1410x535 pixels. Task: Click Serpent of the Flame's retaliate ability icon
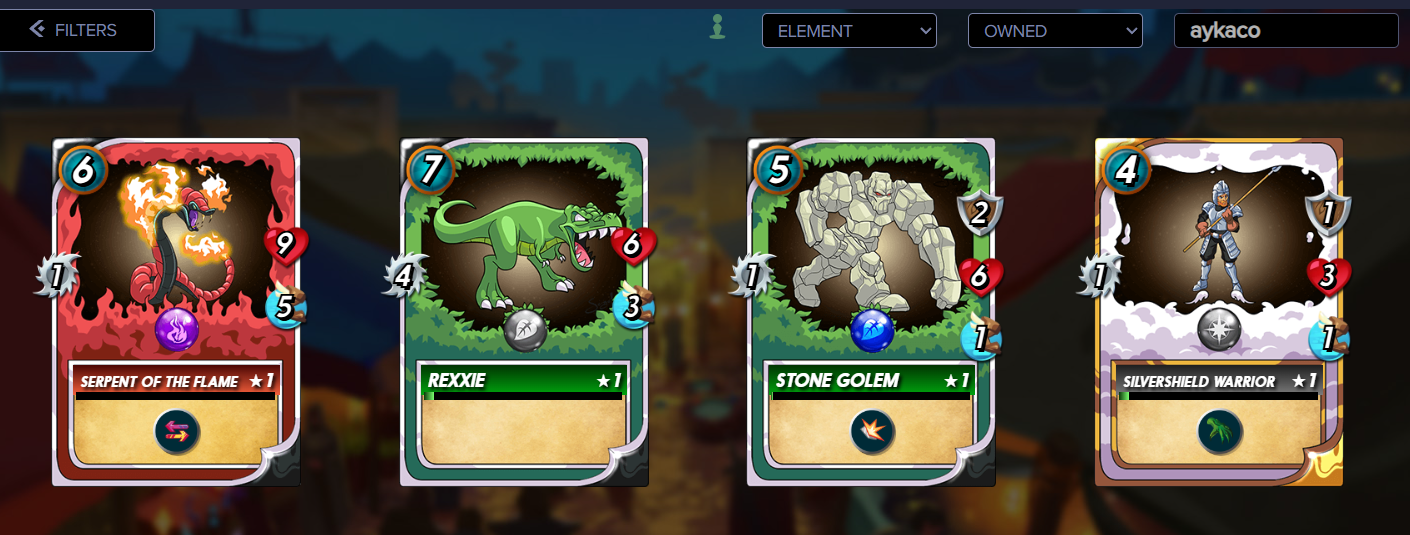coord(177,431)
